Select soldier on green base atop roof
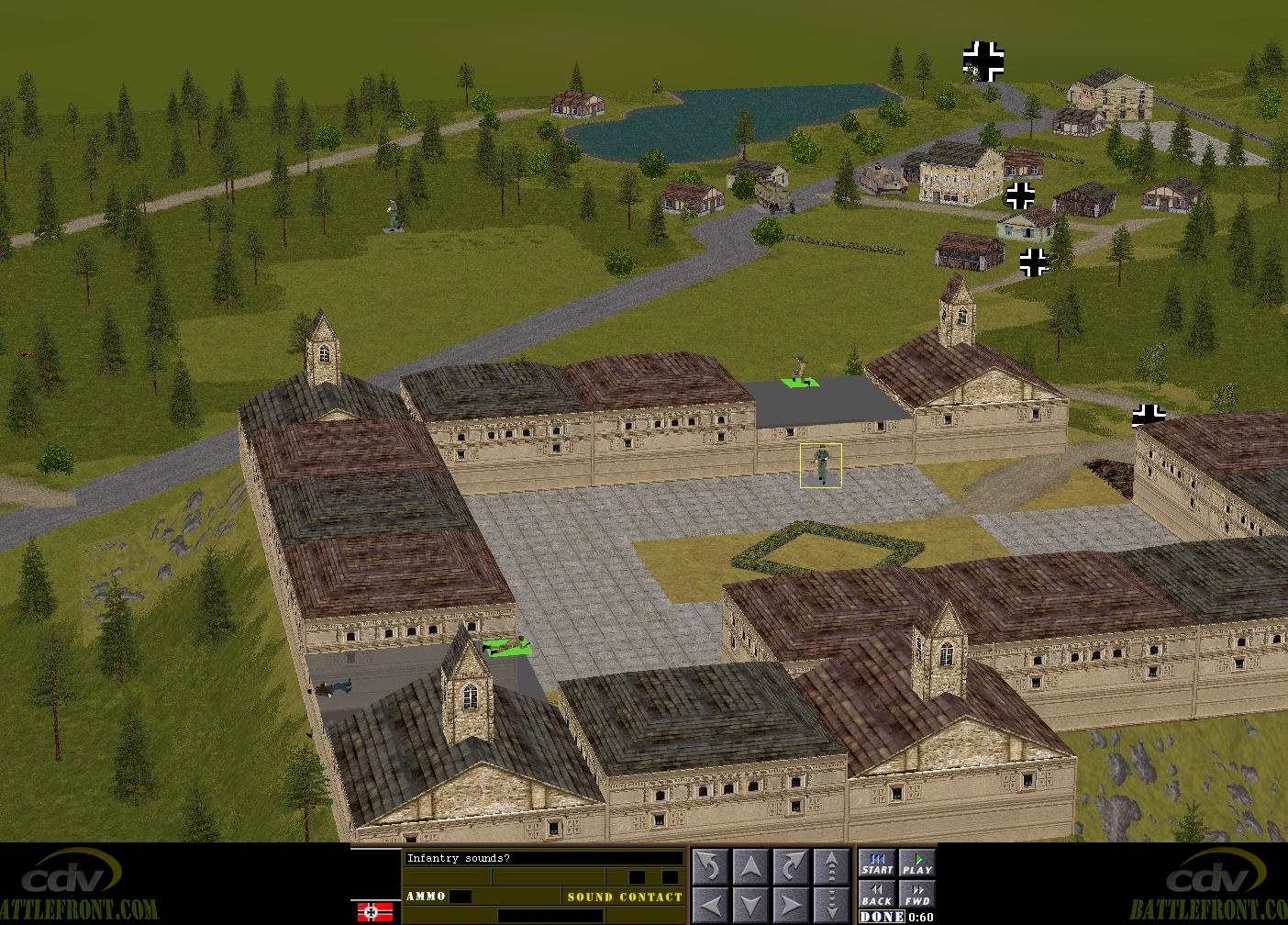Image resolution: width=1288 pixels, height=925 pixels. click(x=800, y=373)
